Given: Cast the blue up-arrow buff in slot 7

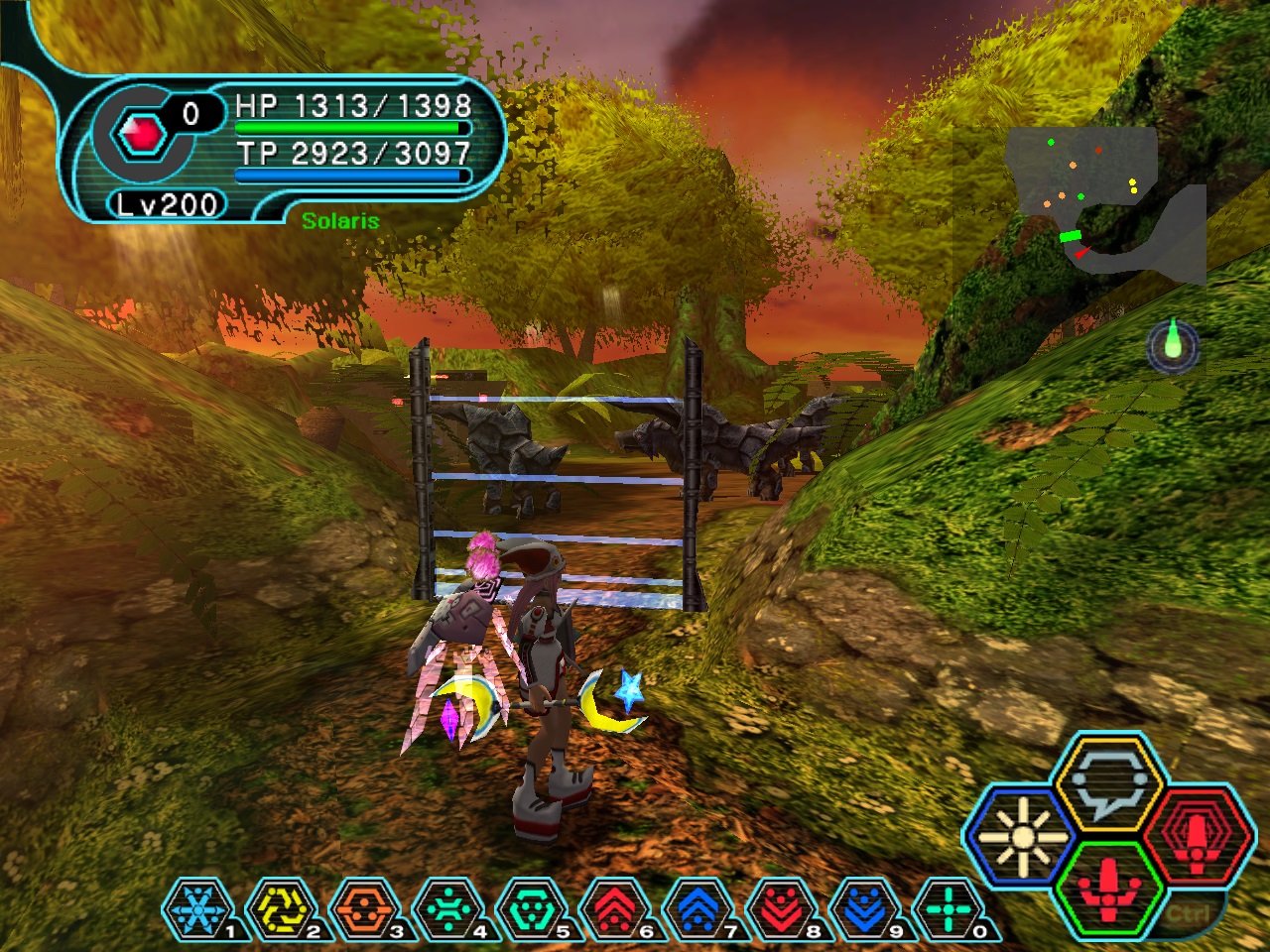Looking at the screenshot, I should point(697,908).
